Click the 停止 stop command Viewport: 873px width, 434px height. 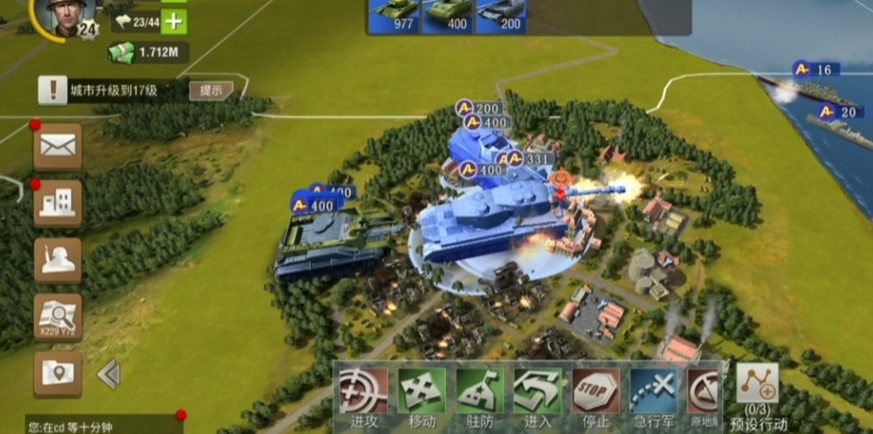coord(595,393)
